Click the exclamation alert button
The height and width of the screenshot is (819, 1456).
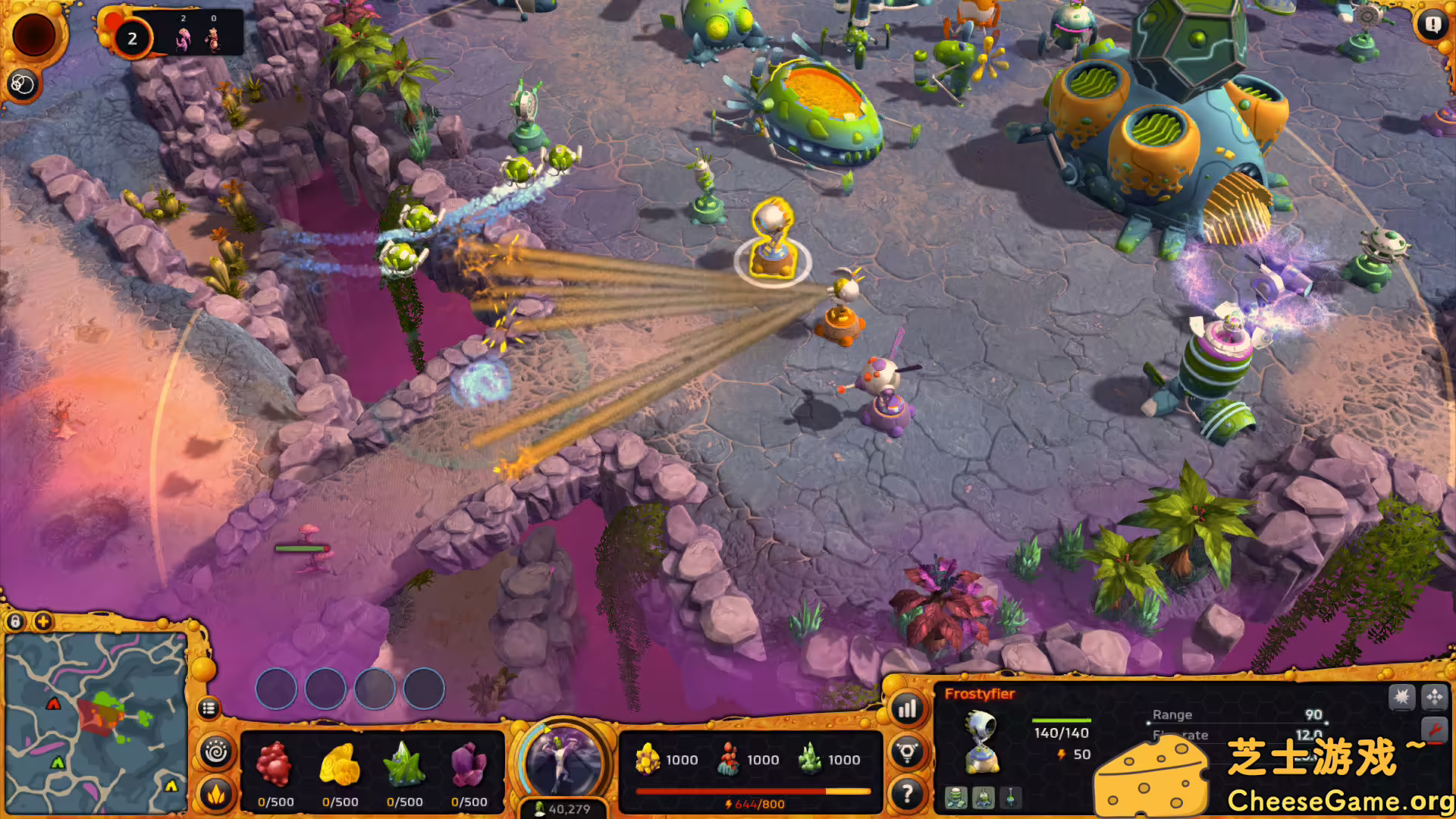[1432, 25]
